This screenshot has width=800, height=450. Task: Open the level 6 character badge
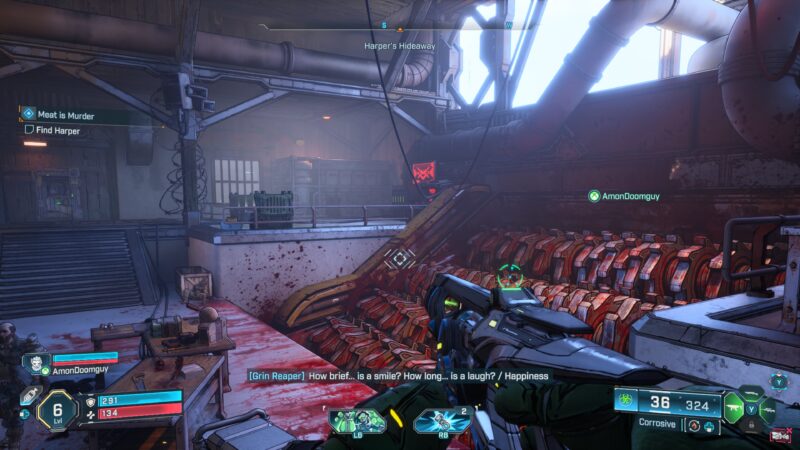(x=57, y=410)
